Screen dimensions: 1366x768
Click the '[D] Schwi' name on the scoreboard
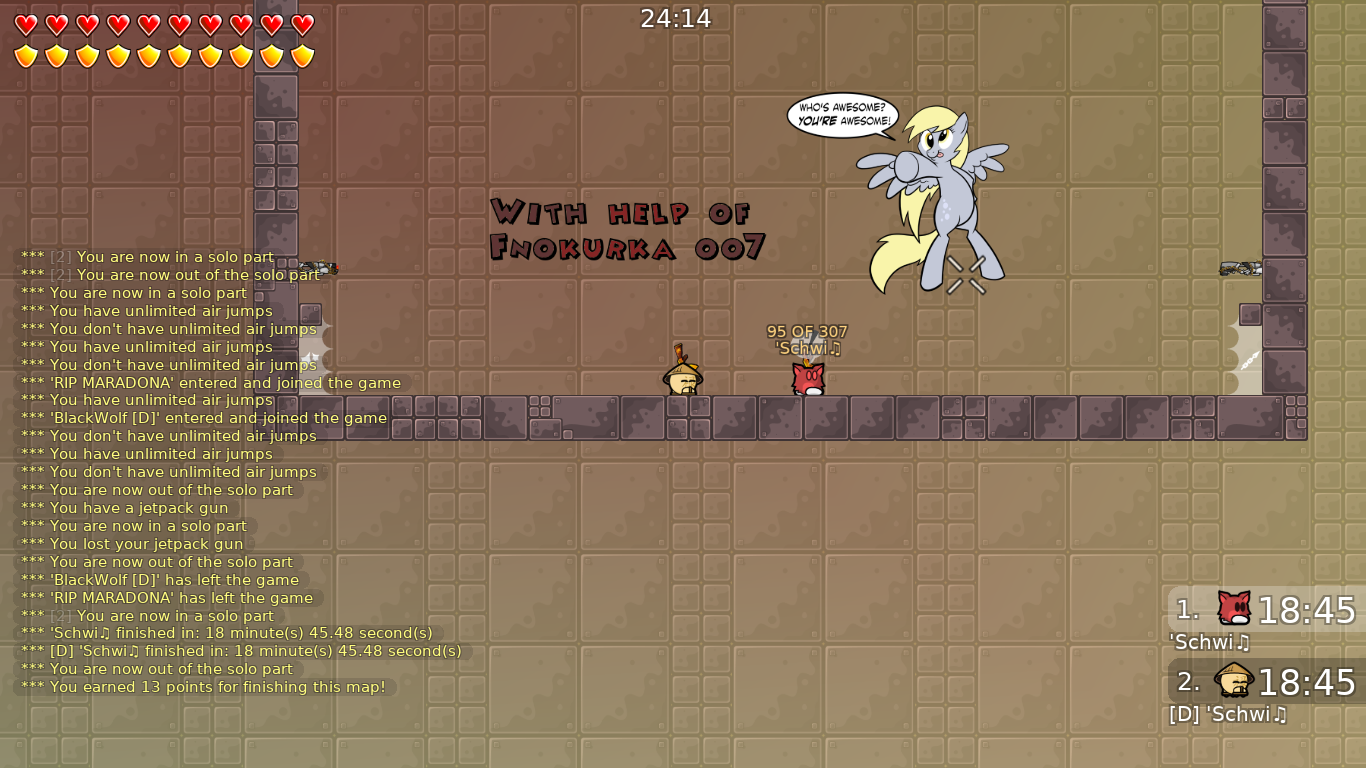coord(1229,714)
